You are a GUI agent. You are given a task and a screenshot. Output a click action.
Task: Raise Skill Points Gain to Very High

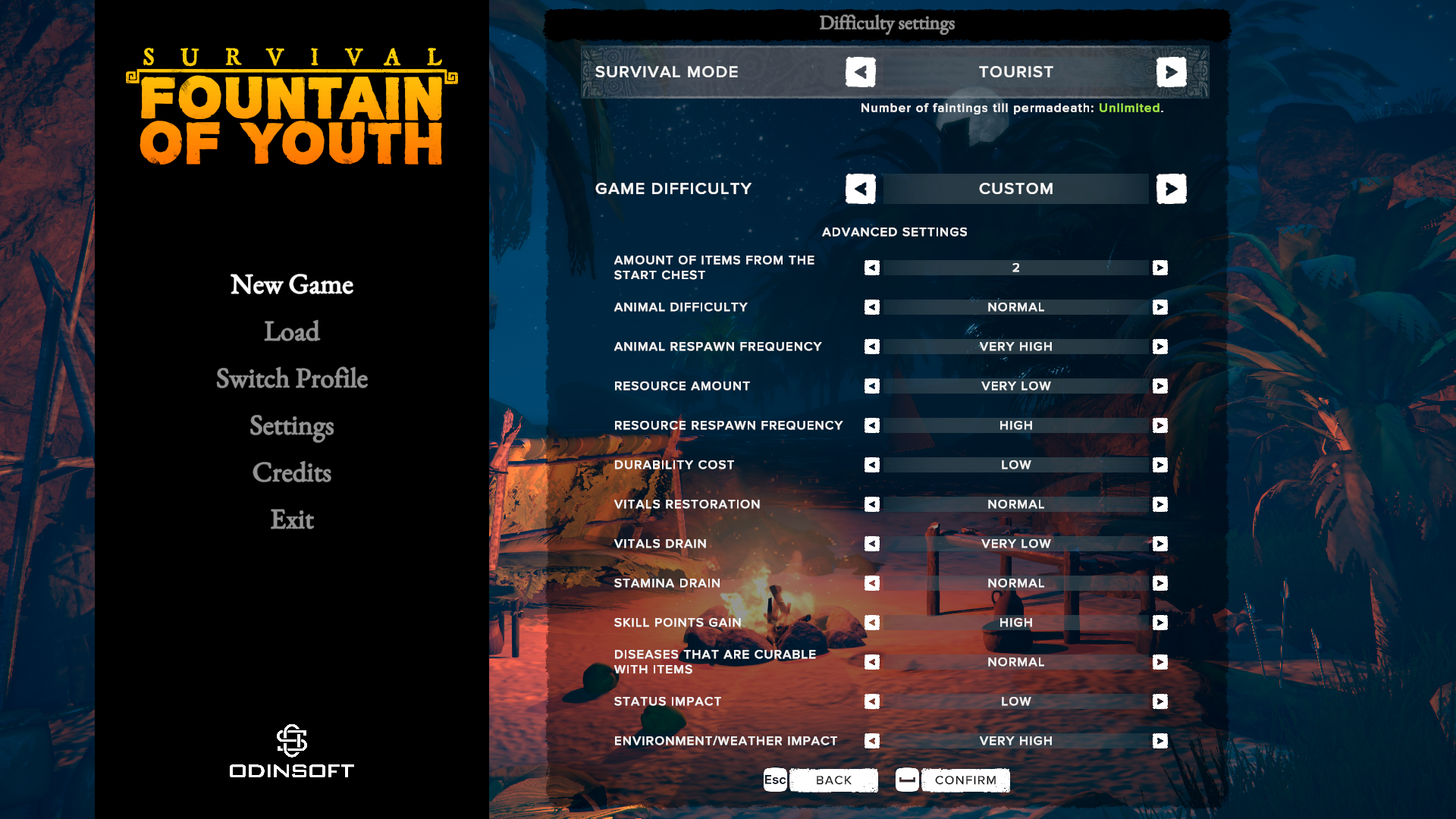(1159, 623)
